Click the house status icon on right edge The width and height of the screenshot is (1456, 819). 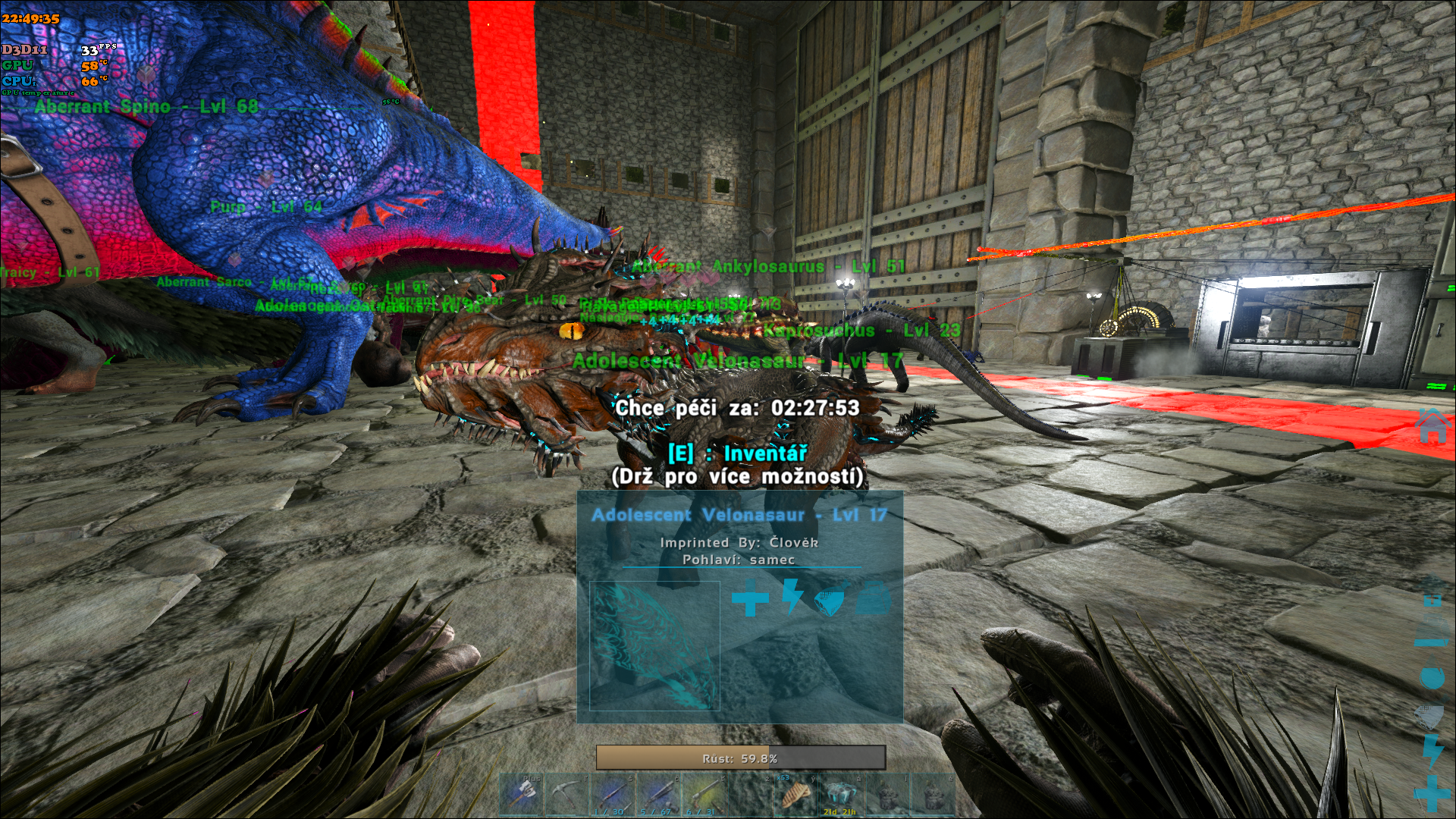1432,426
